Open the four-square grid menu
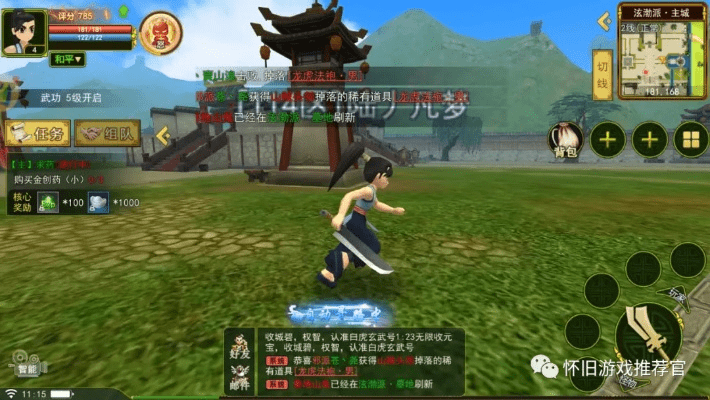 (690, 140)
